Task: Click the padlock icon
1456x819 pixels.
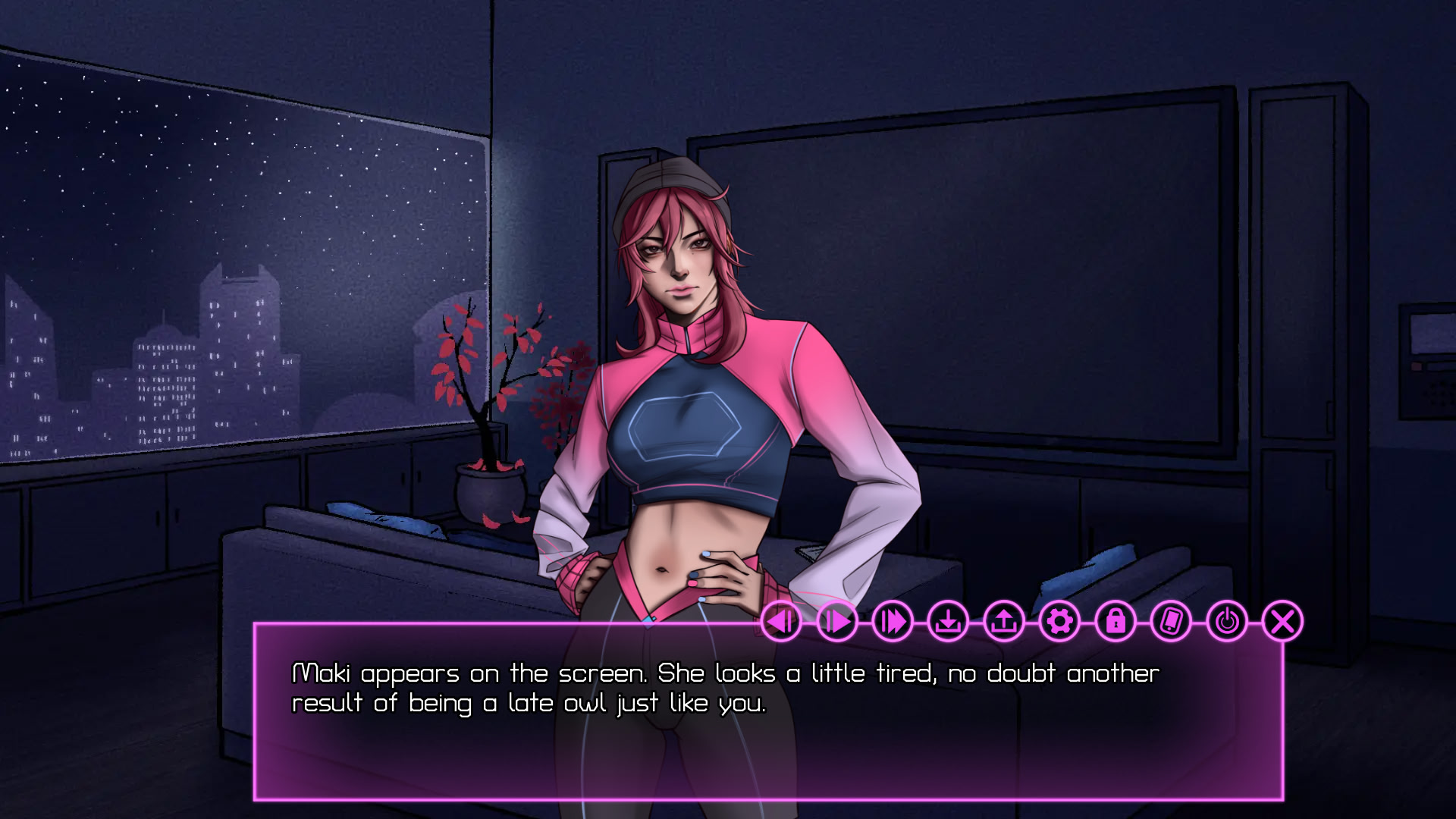Action: click(x=1116, y=622)
